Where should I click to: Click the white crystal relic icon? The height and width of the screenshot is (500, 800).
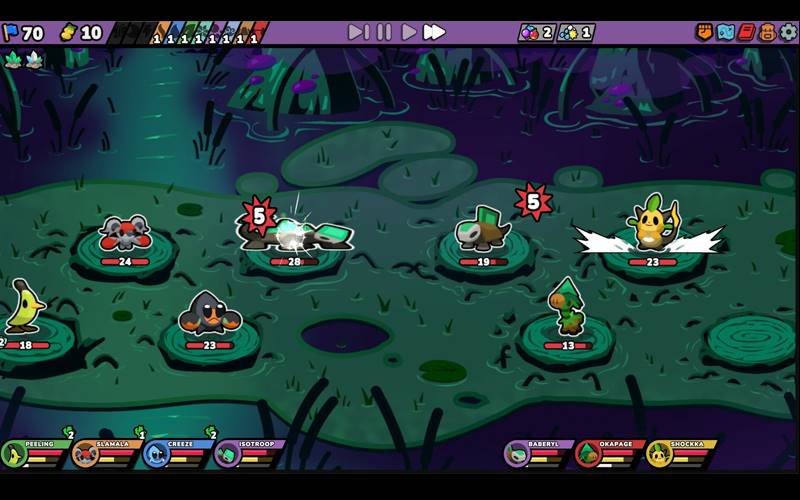35,59
